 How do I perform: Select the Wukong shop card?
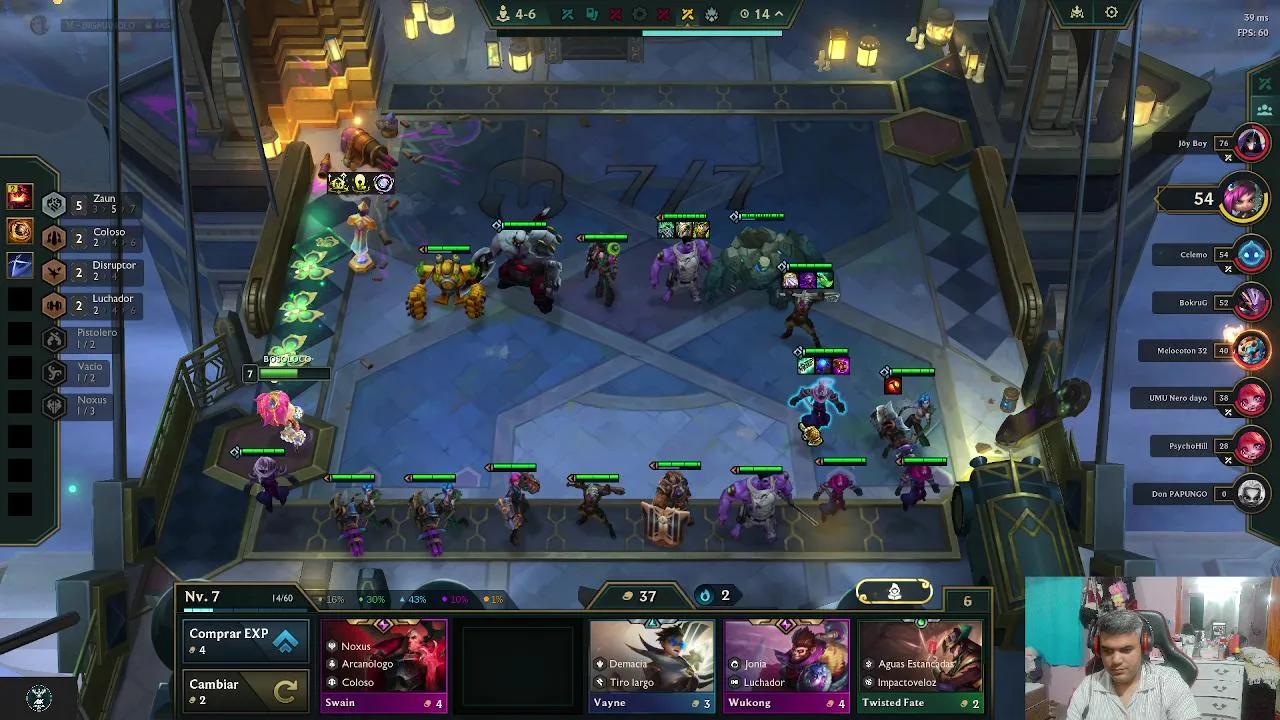786,664
